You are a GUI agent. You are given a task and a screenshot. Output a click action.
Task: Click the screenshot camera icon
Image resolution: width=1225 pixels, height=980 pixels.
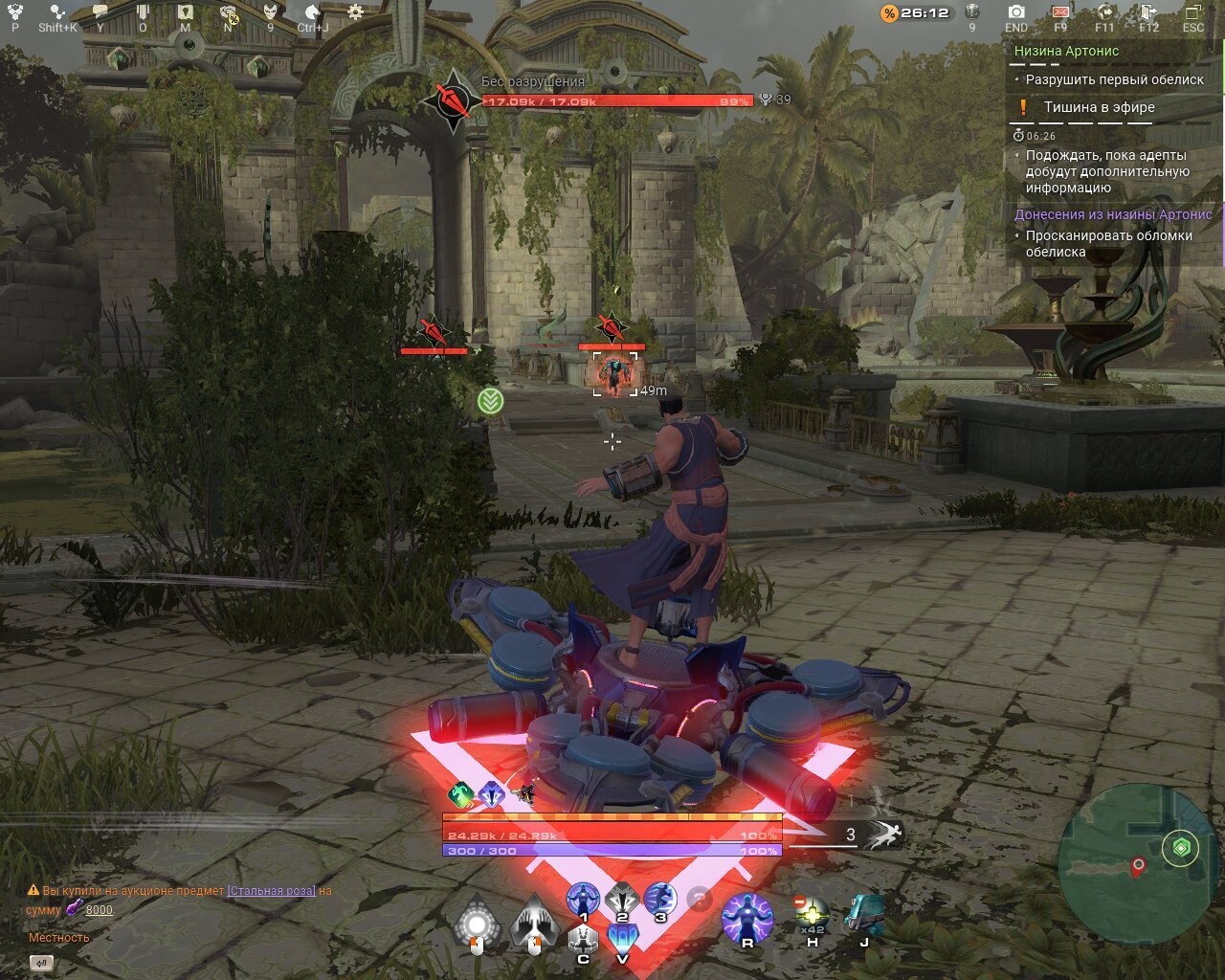pyautogui.click(x=1016, y=12)
